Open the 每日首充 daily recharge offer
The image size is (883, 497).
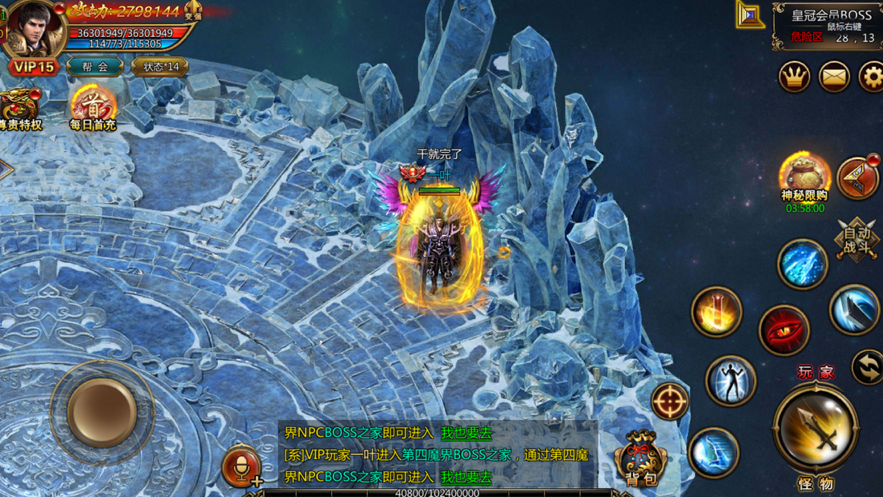92,107
